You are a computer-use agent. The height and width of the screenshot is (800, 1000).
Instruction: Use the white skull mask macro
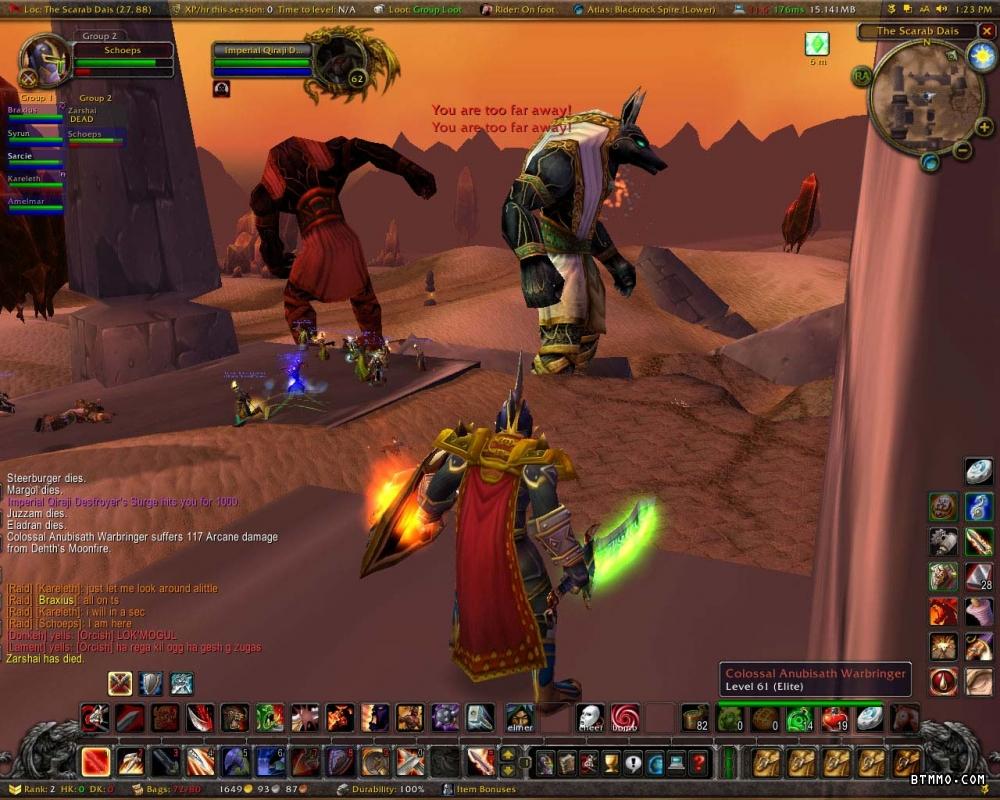click(x=590, y=718)
